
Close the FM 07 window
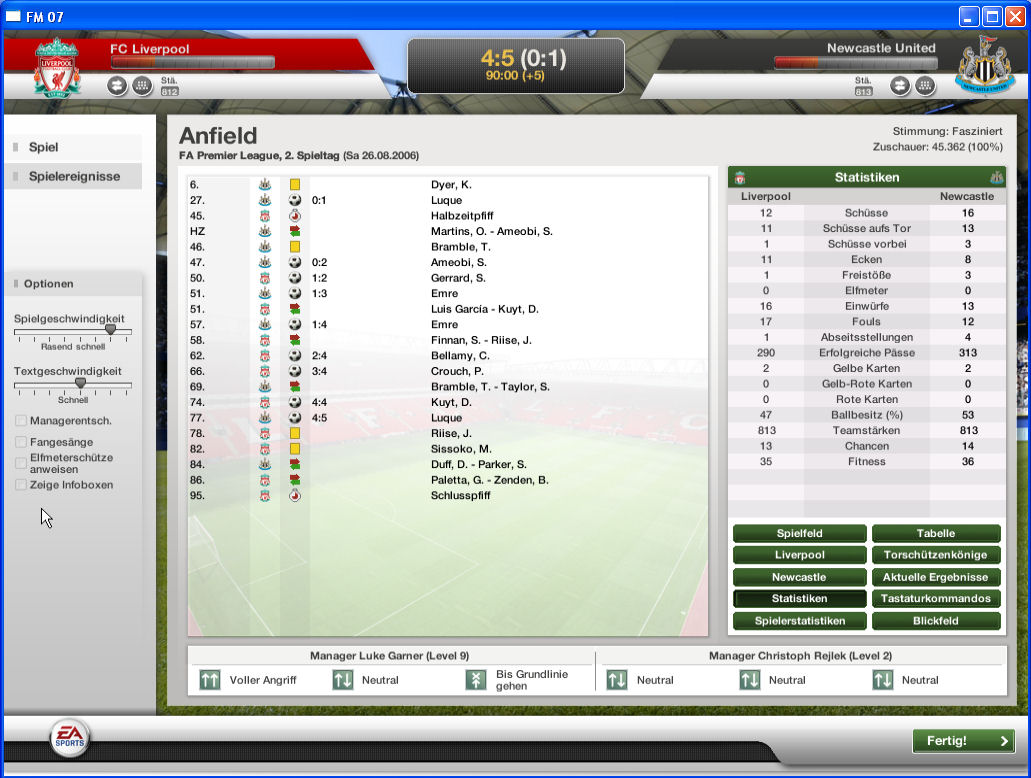[x=1014, y=16]
